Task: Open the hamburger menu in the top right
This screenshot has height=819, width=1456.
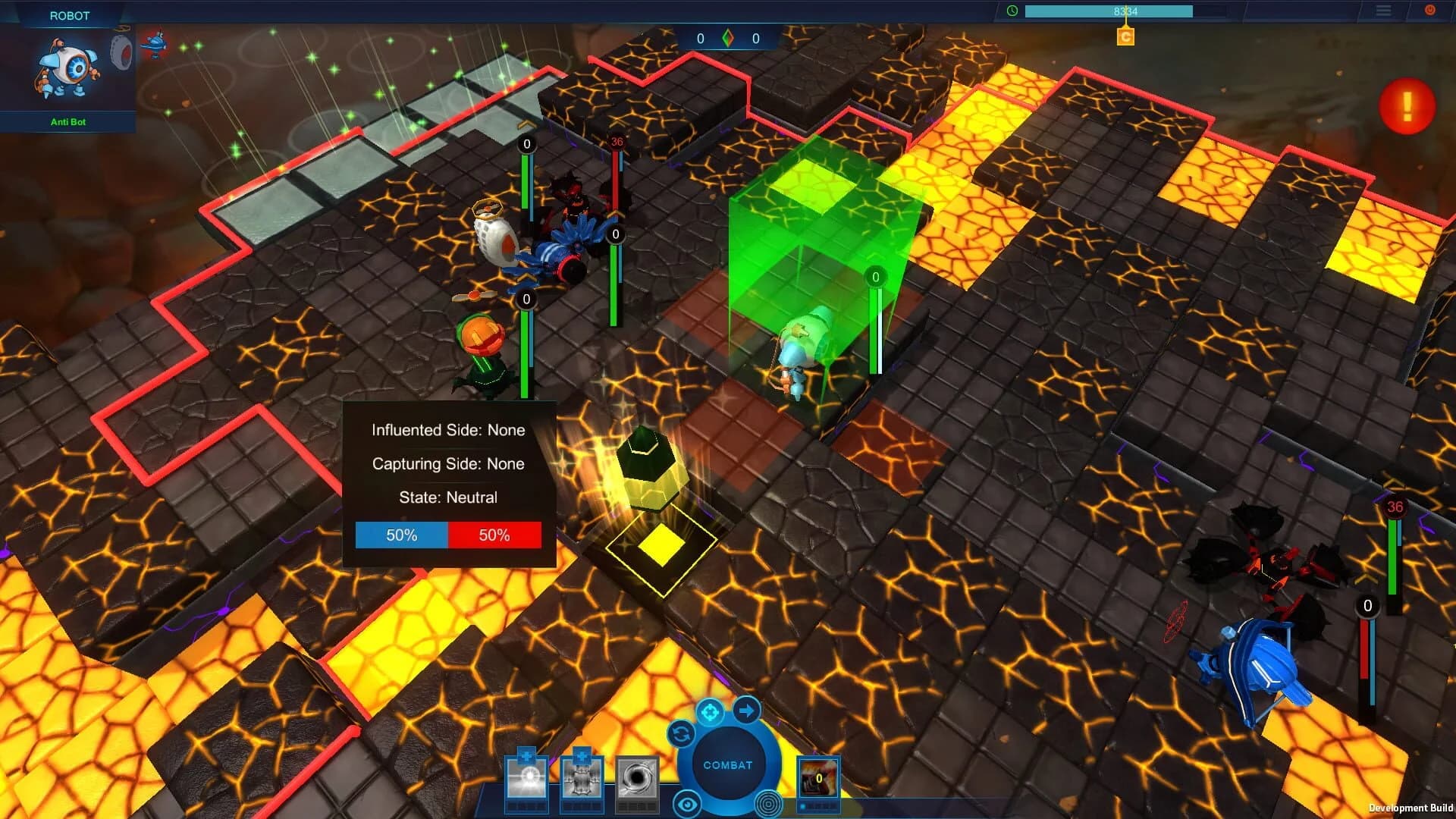Action: 1384,11
